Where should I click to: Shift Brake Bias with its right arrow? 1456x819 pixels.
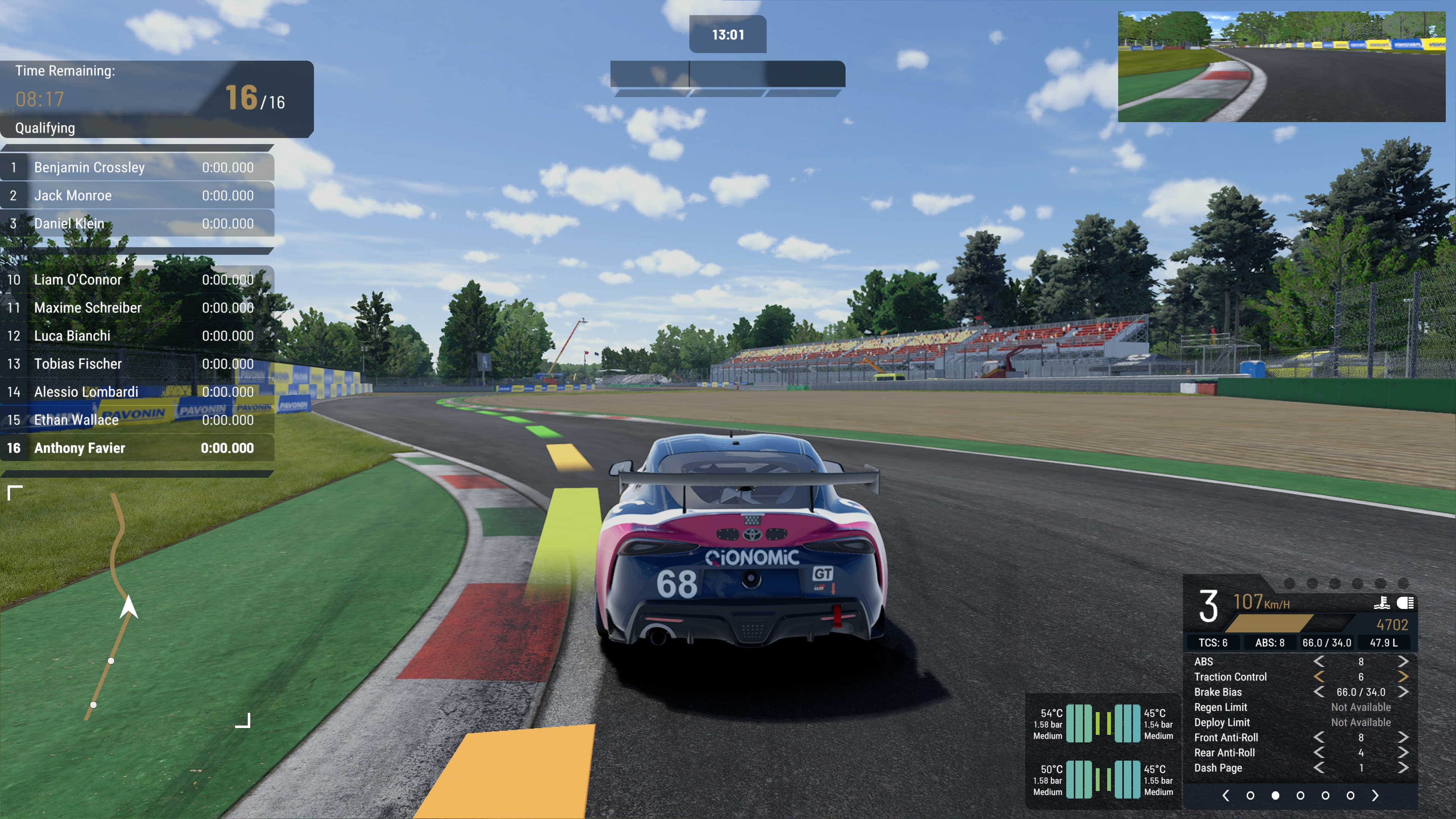1403,692
